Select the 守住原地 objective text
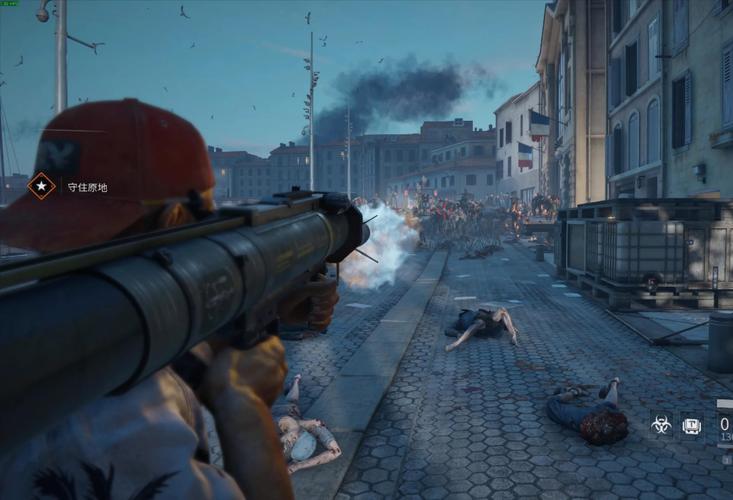 pos(87,187)
